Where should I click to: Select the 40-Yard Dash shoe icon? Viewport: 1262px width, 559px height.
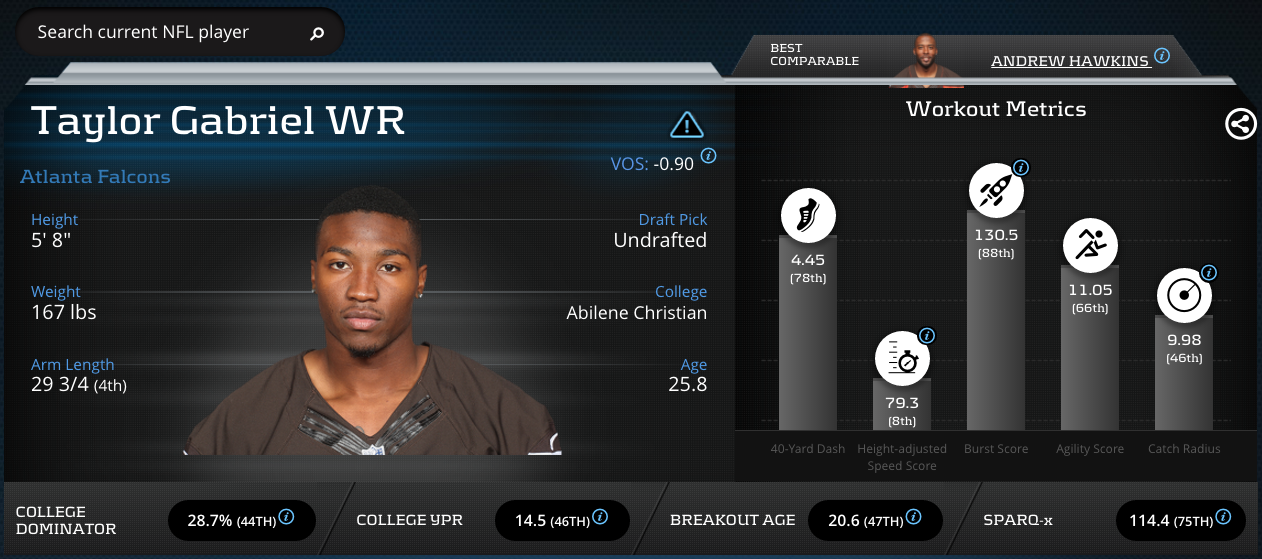(808, 215)
